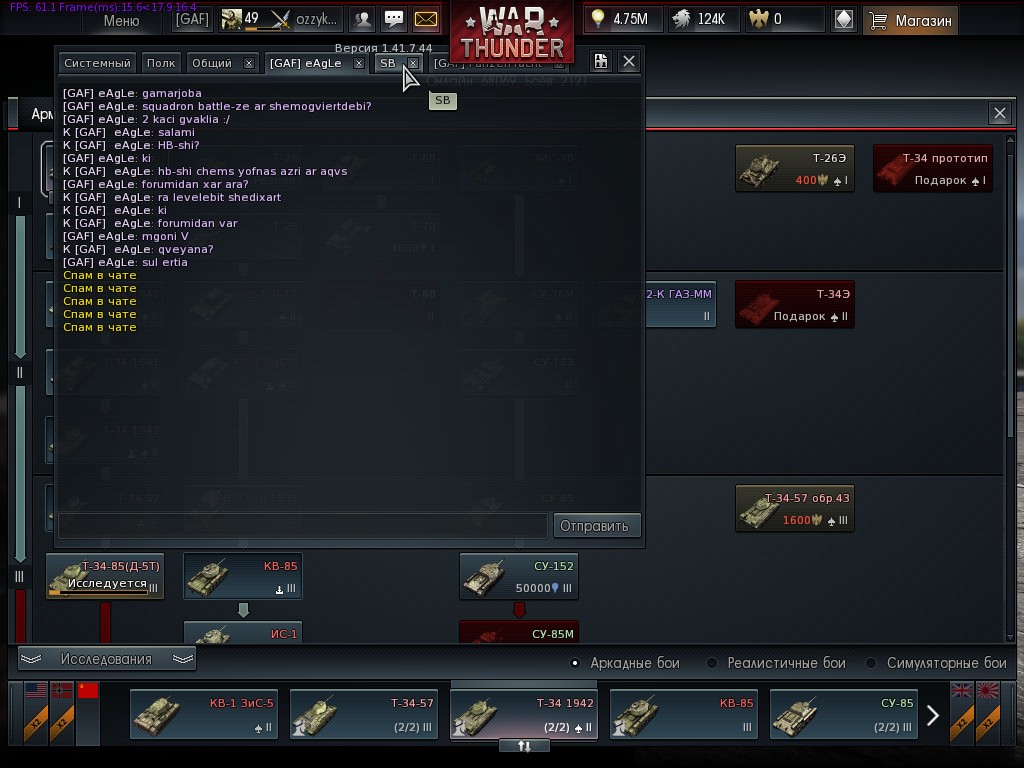Select the Общий chat tab
Image resolution: width=1024 pixels, height=768 pixels.
(x=211, y=63)
